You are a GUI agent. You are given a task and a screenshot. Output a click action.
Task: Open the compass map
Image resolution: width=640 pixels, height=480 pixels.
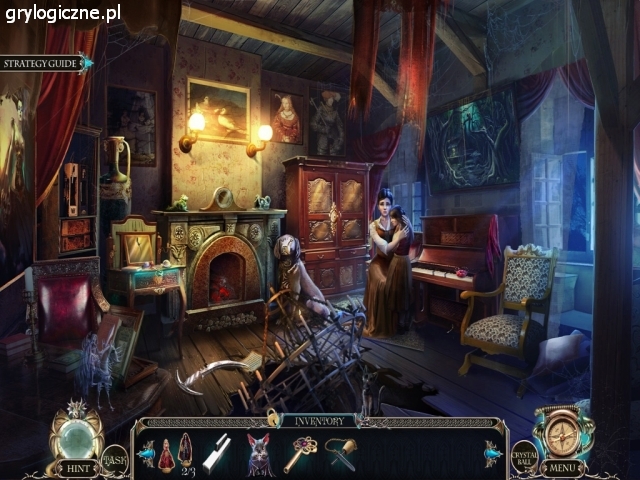562,433
